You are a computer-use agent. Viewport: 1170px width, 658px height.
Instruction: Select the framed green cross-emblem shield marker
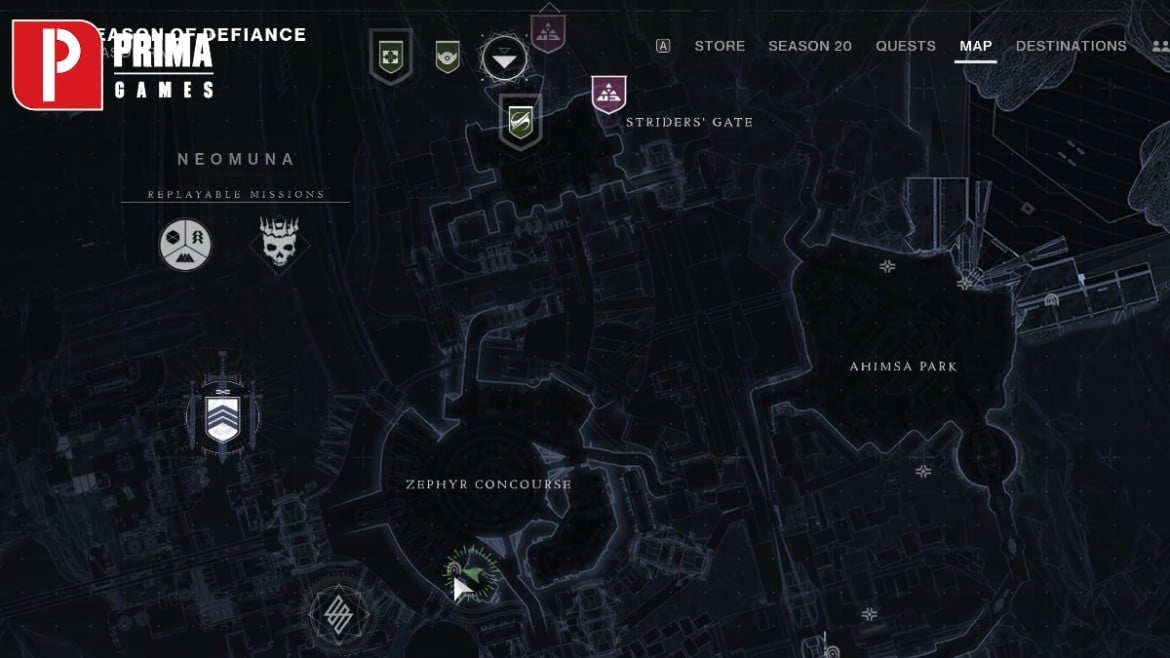tap(390, 56)
